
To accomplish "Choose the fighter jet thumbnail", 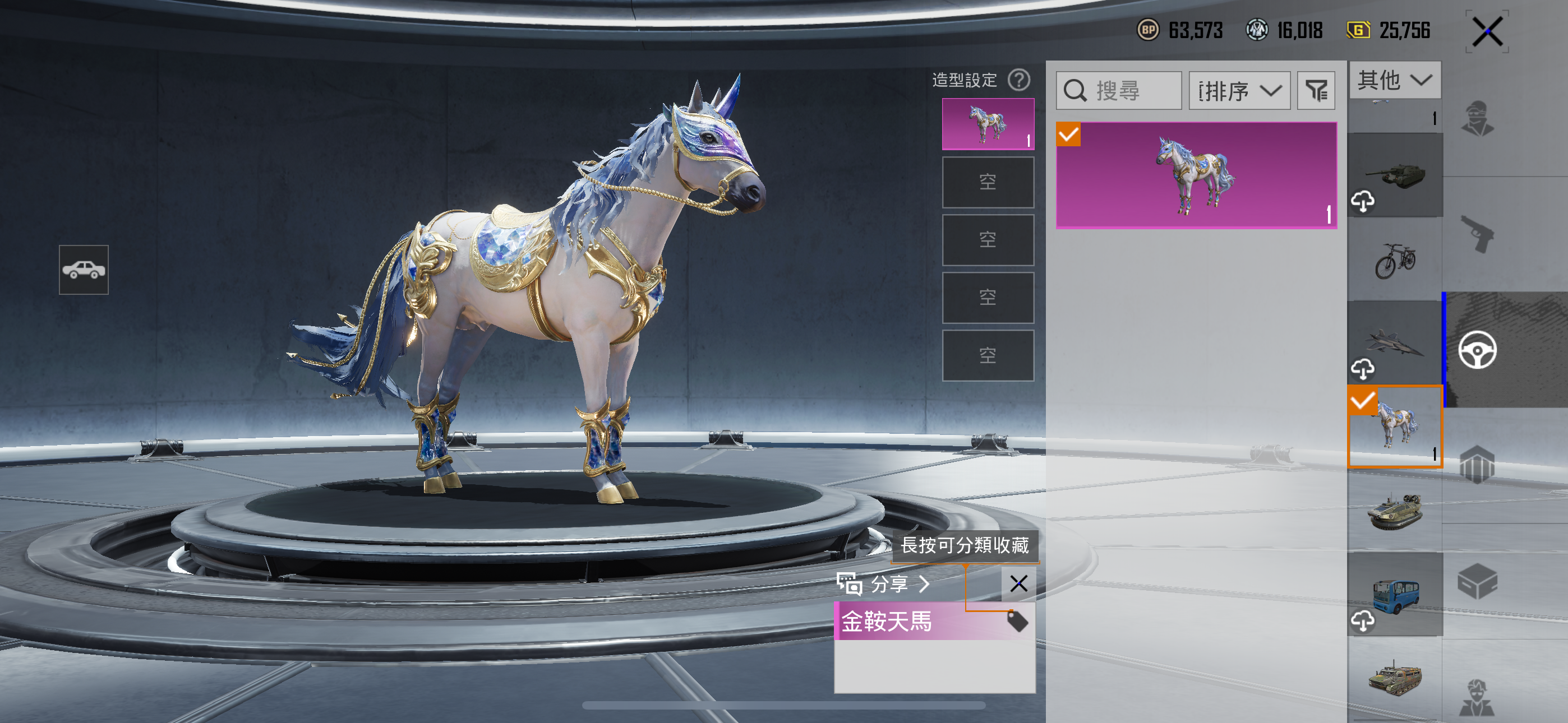I will [x=1395, y=342].
